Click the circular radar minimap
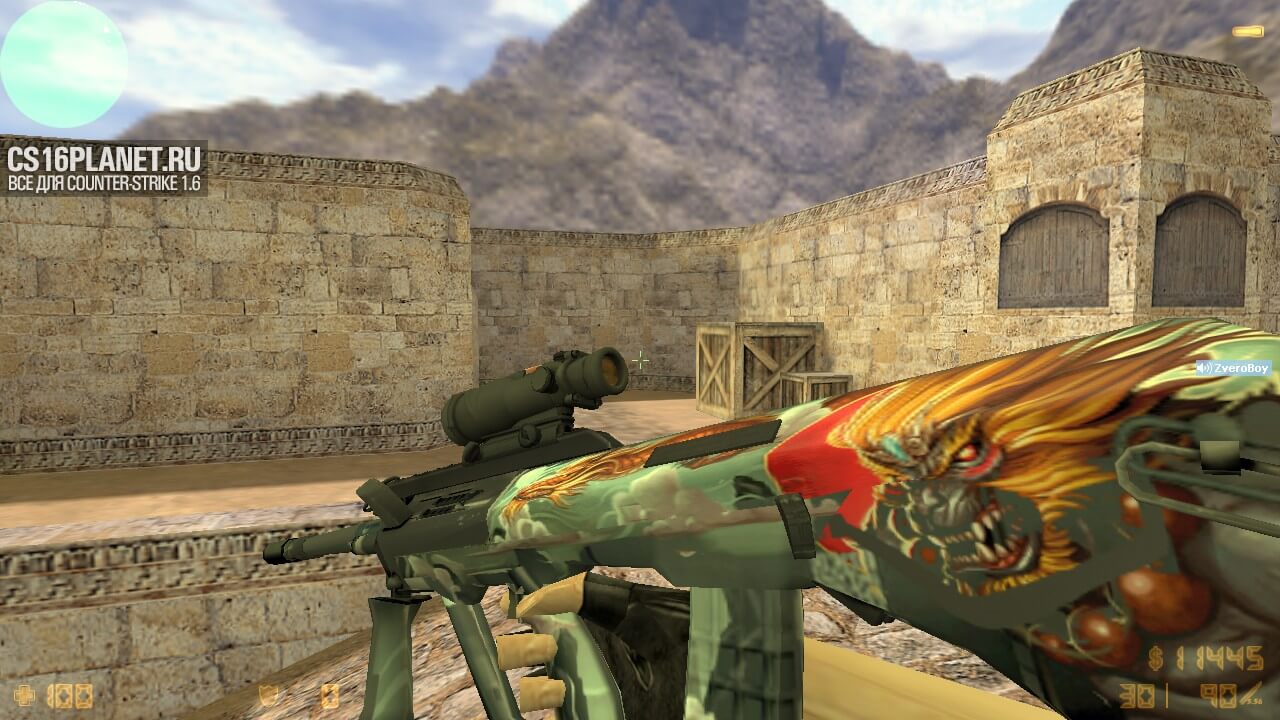This screenshot has height=720, width=1280. coord(64,64)
